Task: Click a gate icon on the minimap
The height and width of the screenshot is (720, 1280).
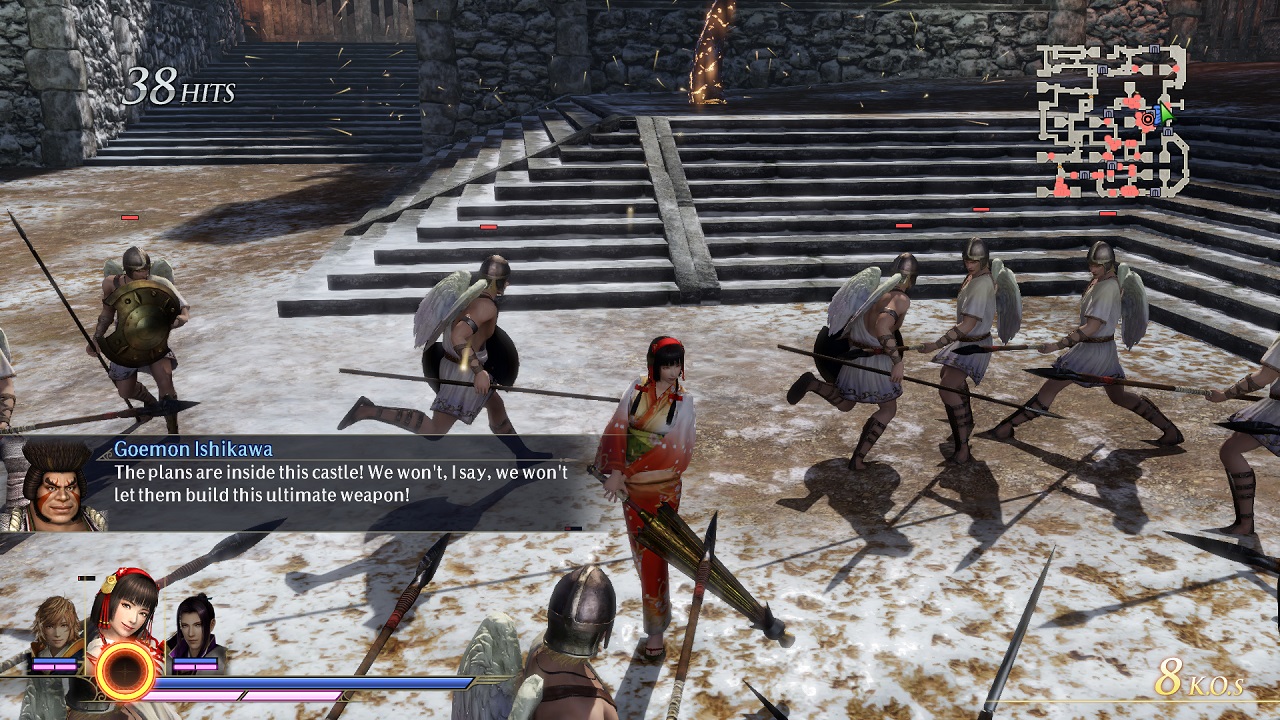Action: coord(1152,48)
